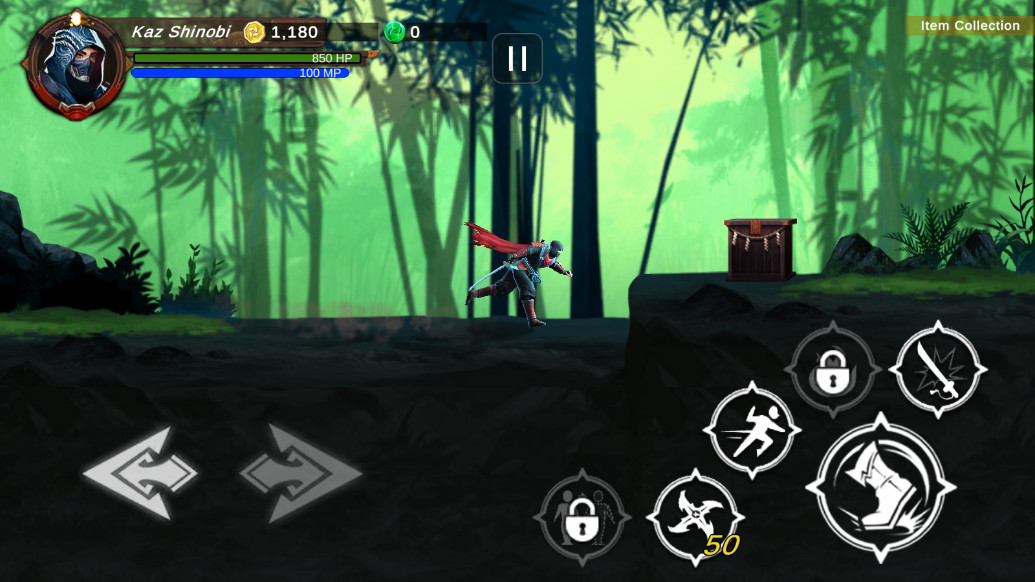1035x582 pixels.
Task: Tap the locked skill beside the sword attack
Action: pos(832,370)
